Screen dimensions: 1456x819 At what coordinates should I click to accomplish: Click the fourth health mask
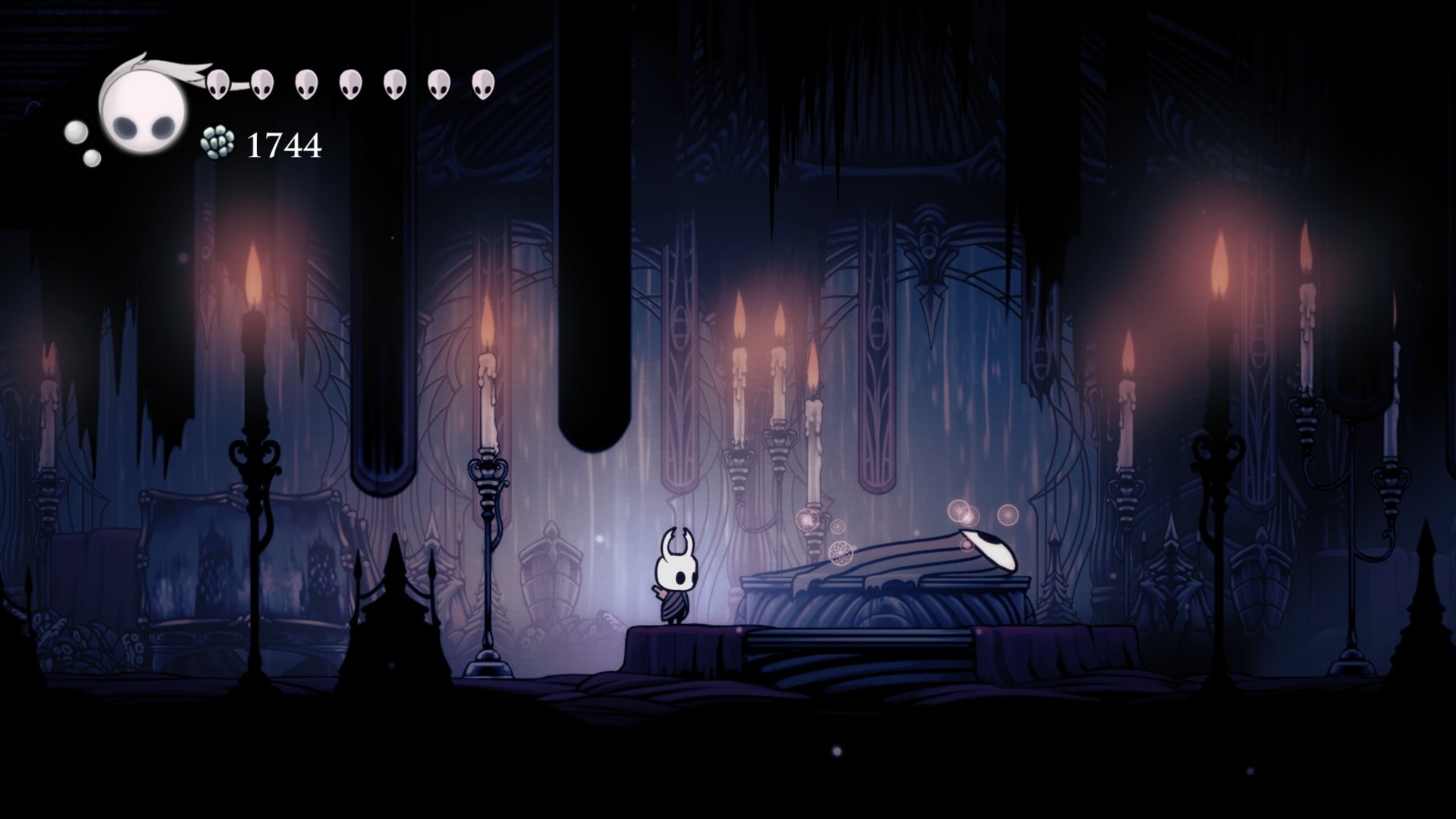tap(349, 83)
